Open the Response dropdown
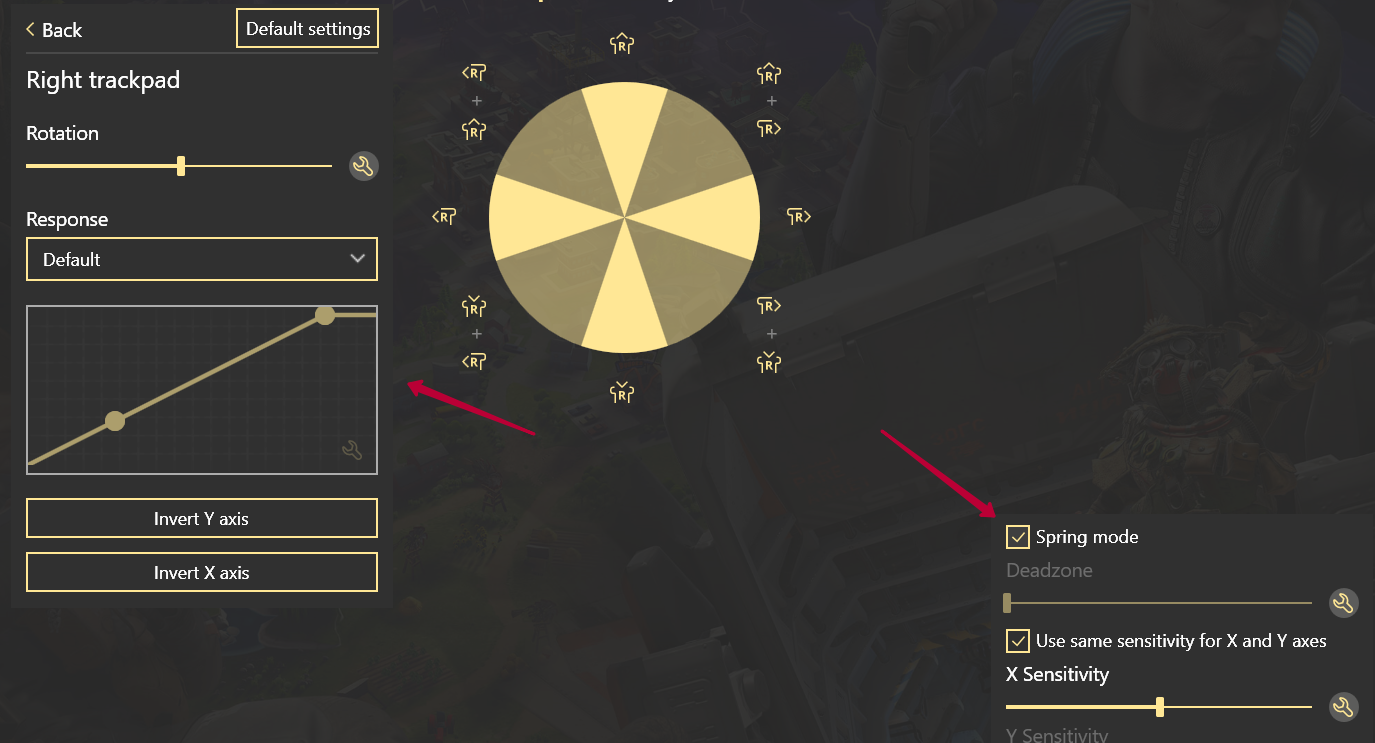The height and width of the screenshot is (743, 1375). 201,259
